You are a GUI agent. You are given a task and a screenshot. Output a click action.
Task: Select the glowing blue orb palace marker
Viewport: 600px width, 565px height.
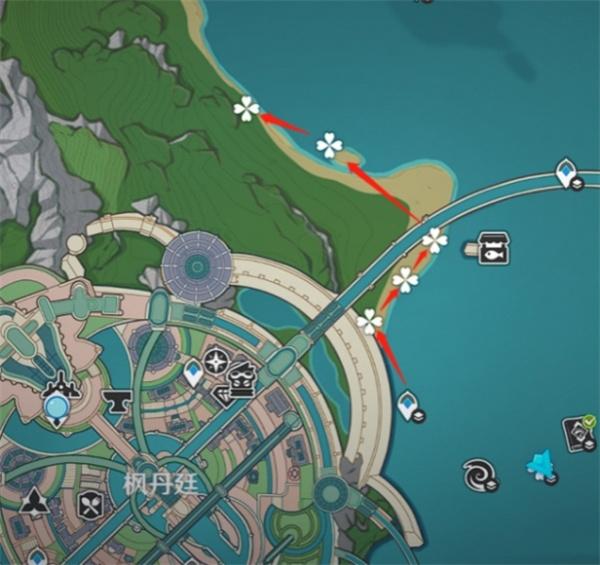click(x=57, y=406)
